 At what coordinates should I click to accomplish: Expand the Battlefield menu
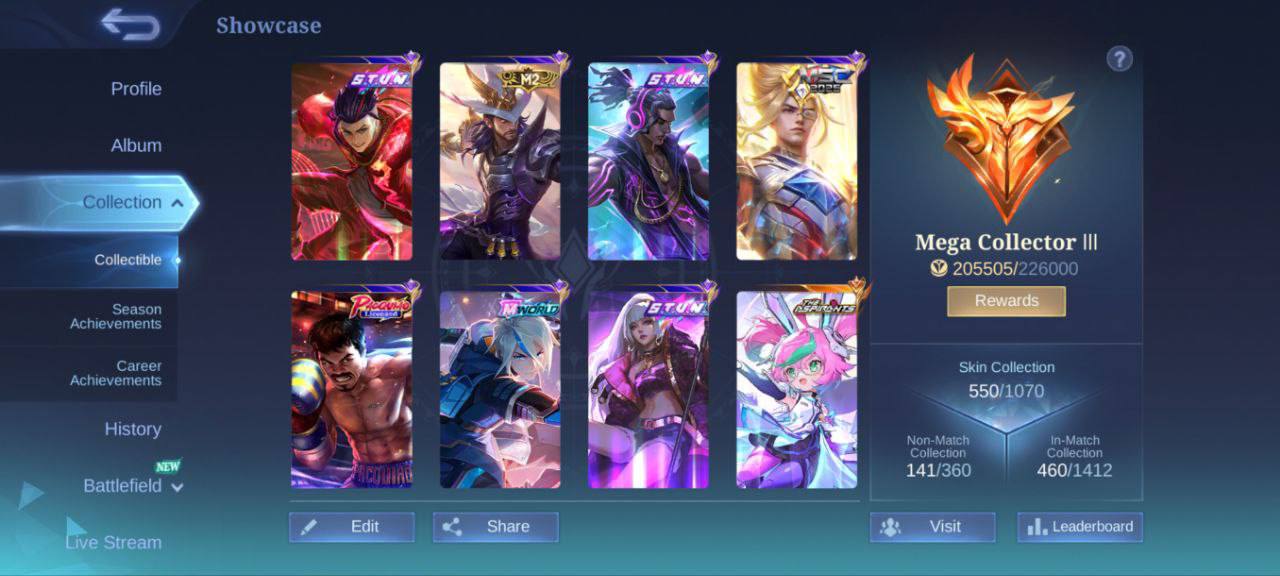click(133, 486)
